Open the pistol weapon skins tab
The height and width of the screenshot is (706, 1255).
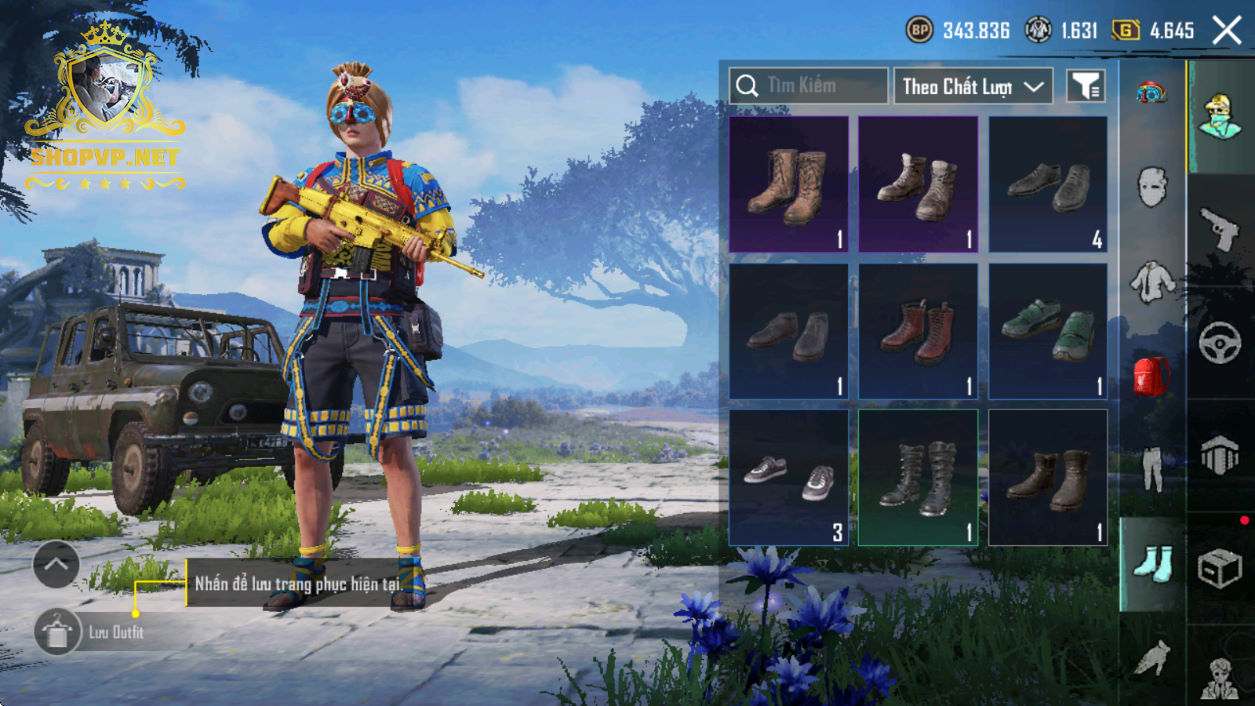tap(1219, 228)
